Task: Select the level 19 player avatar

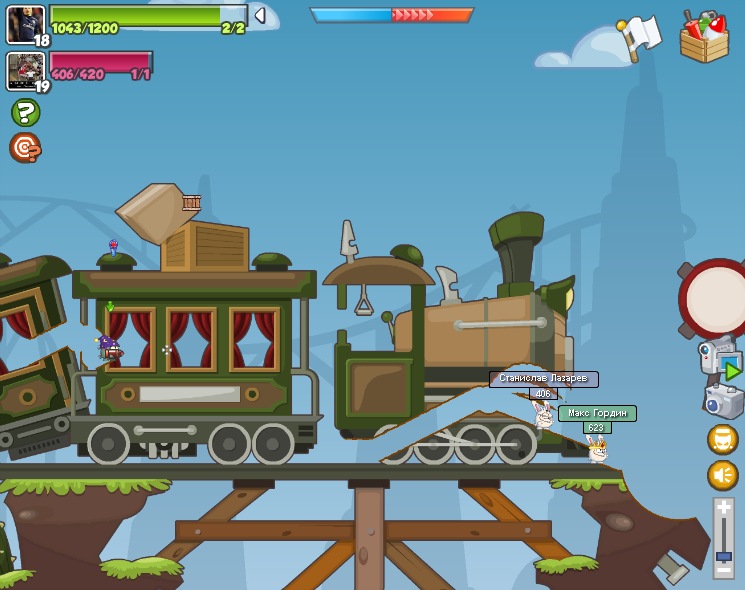Action: click(26, 72)
